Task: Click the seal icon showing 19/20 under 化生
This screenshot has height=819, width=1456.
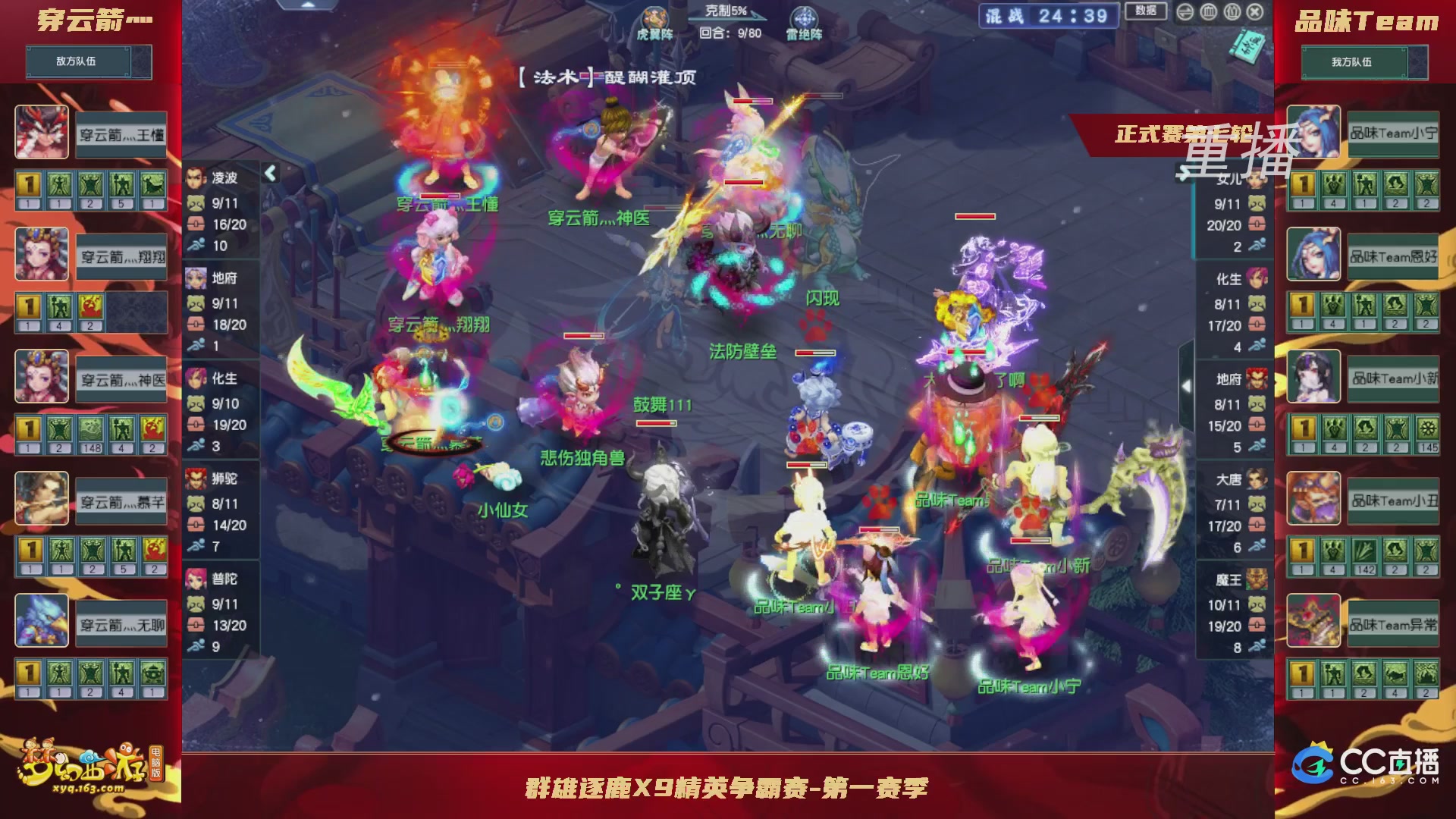Action: click(x=197, y=425)
